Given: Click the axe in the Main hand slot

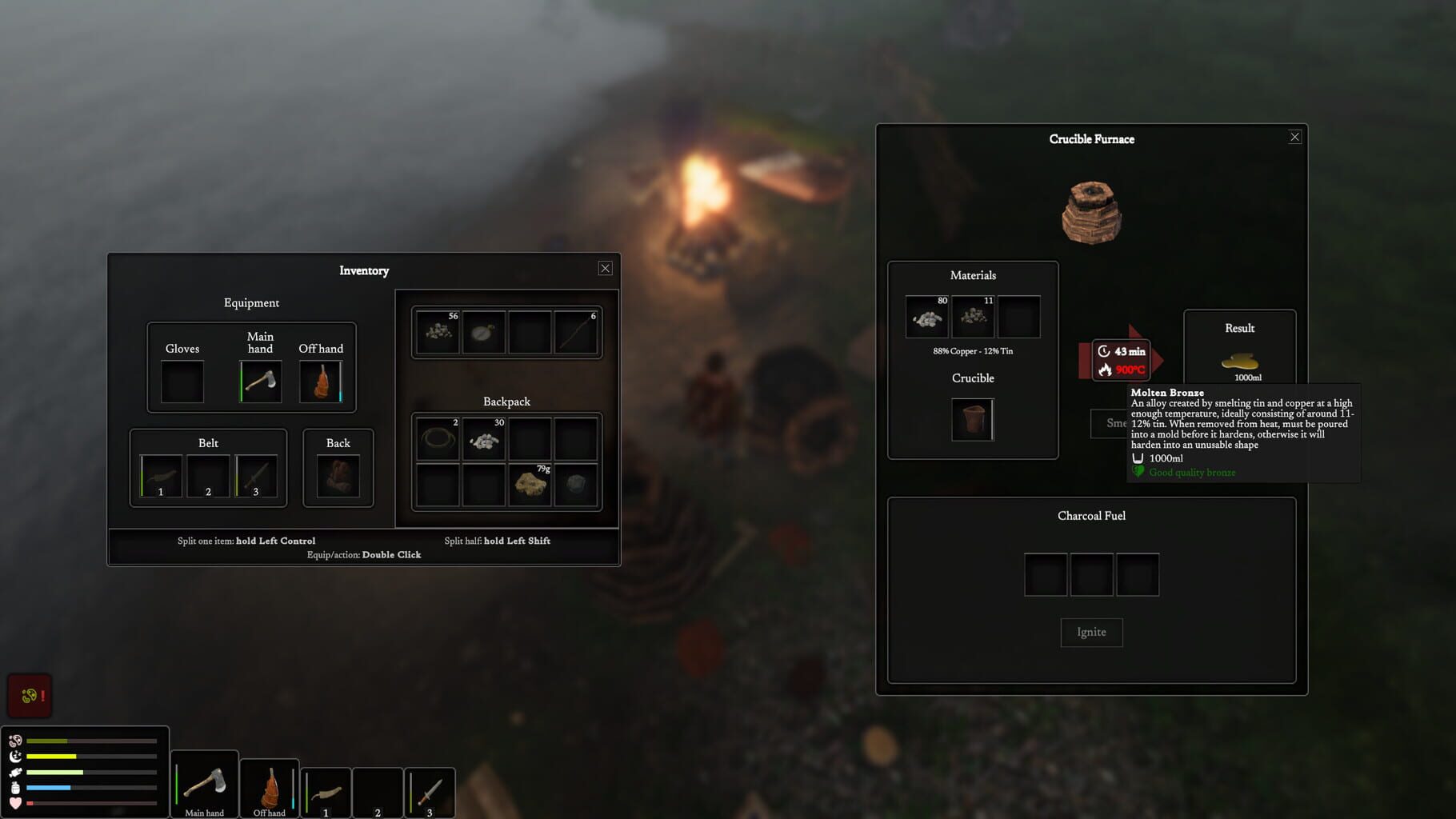Looking at the screenshot, I should tap(260, 382).
